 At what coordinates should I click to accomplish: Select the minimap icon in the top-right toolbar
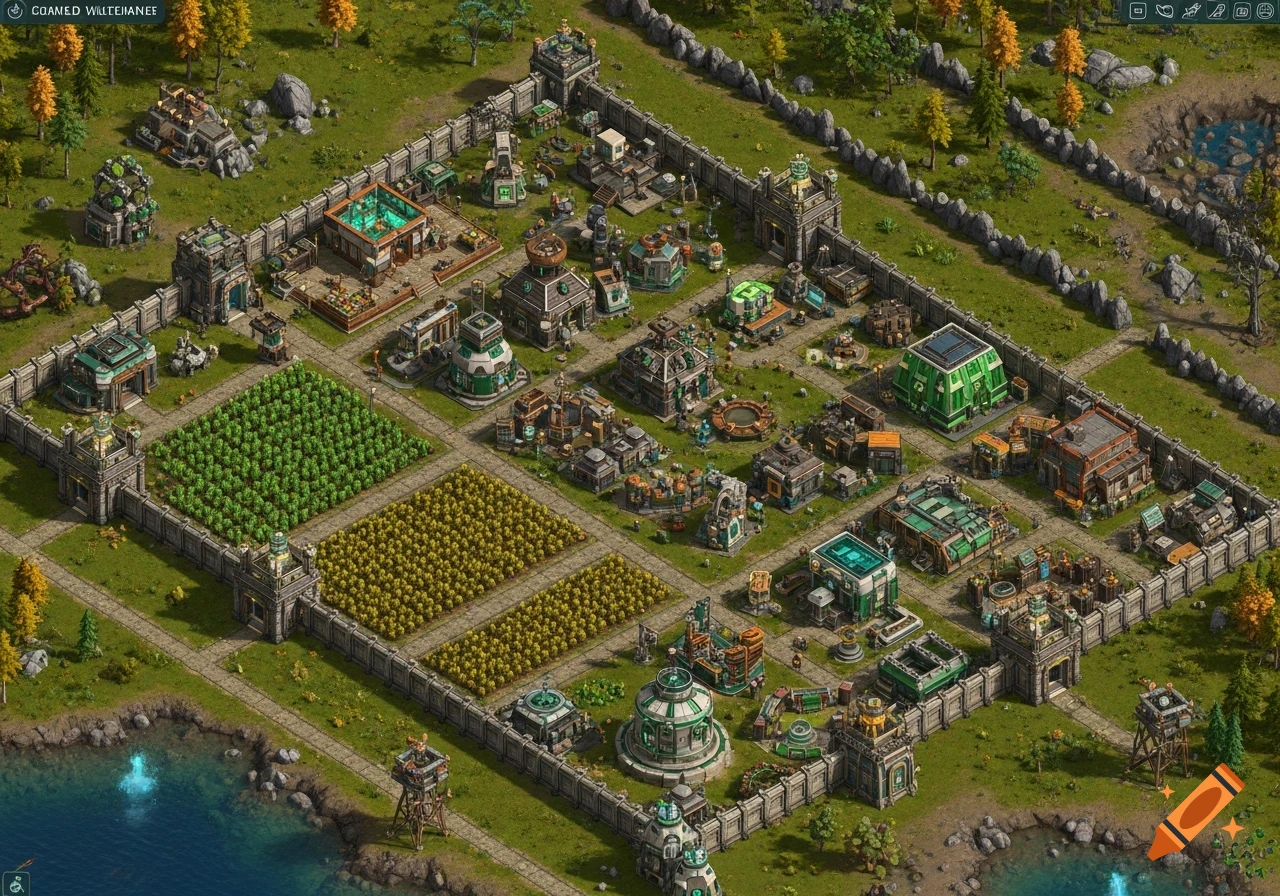[x=1136, y=11]
